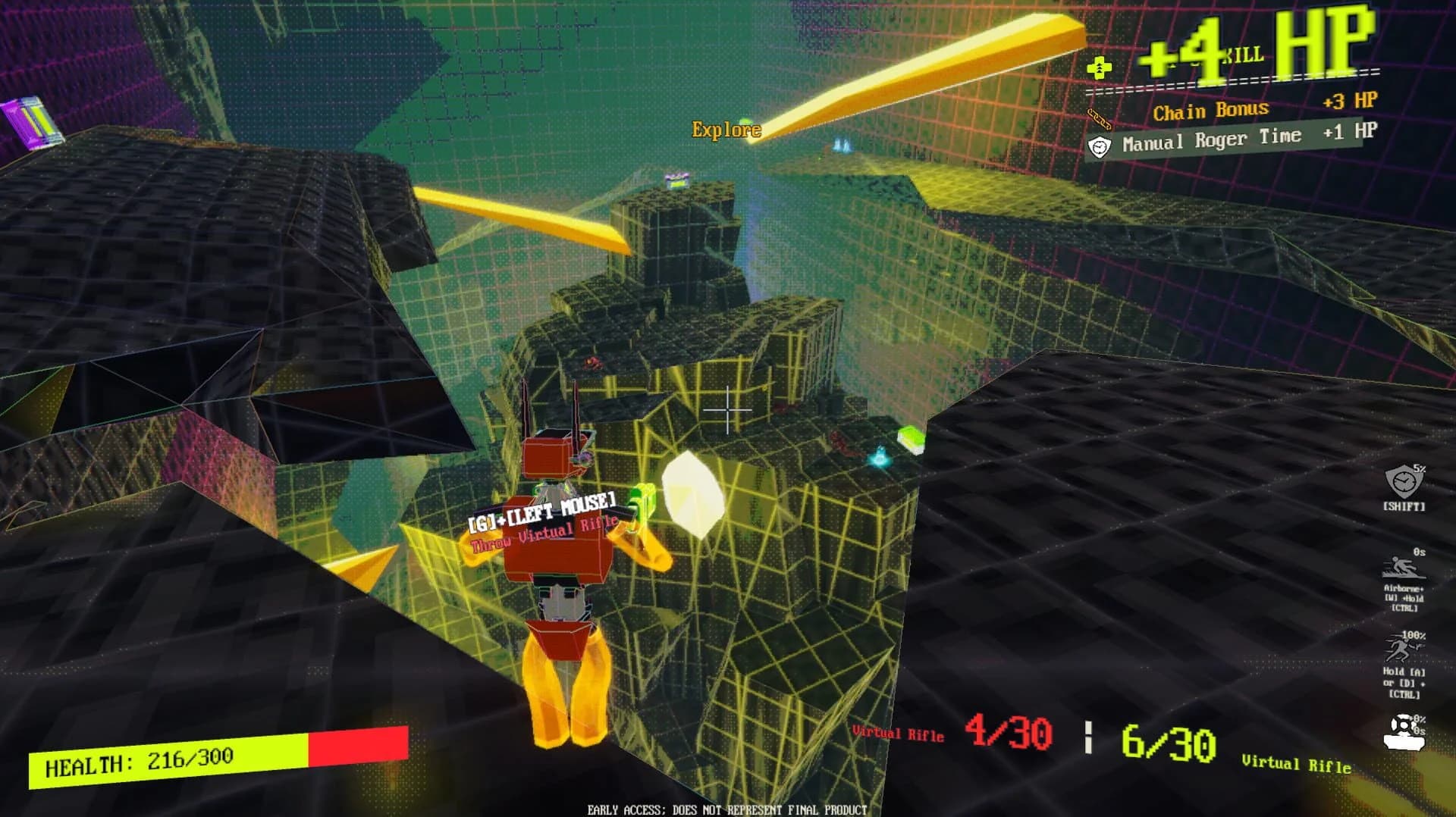This screenshot has width=1456, height=817.
Task: Click the EARLY ACCESS disclaimer text
Action: click(726, 809)
